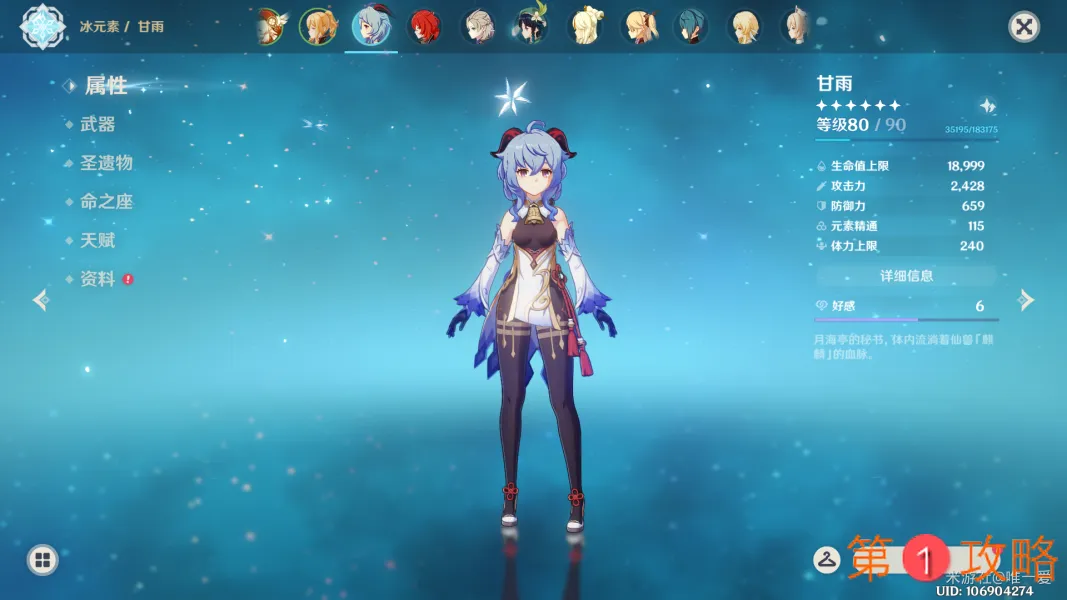1067x600 pixels.
Task: Go to the 命之座 constellation page
Action: point(106,201)
